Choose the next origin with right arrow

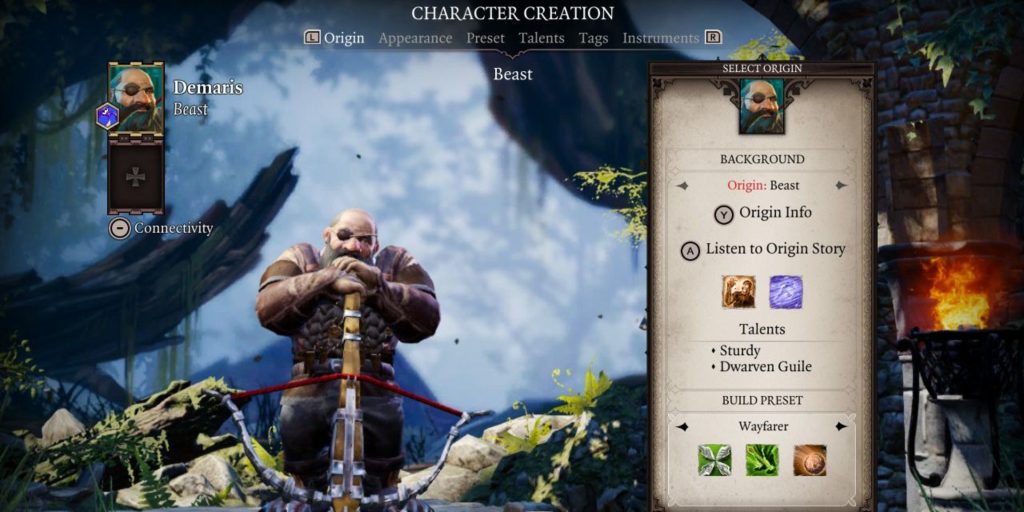pyautogui.click(x=841, y=186)
